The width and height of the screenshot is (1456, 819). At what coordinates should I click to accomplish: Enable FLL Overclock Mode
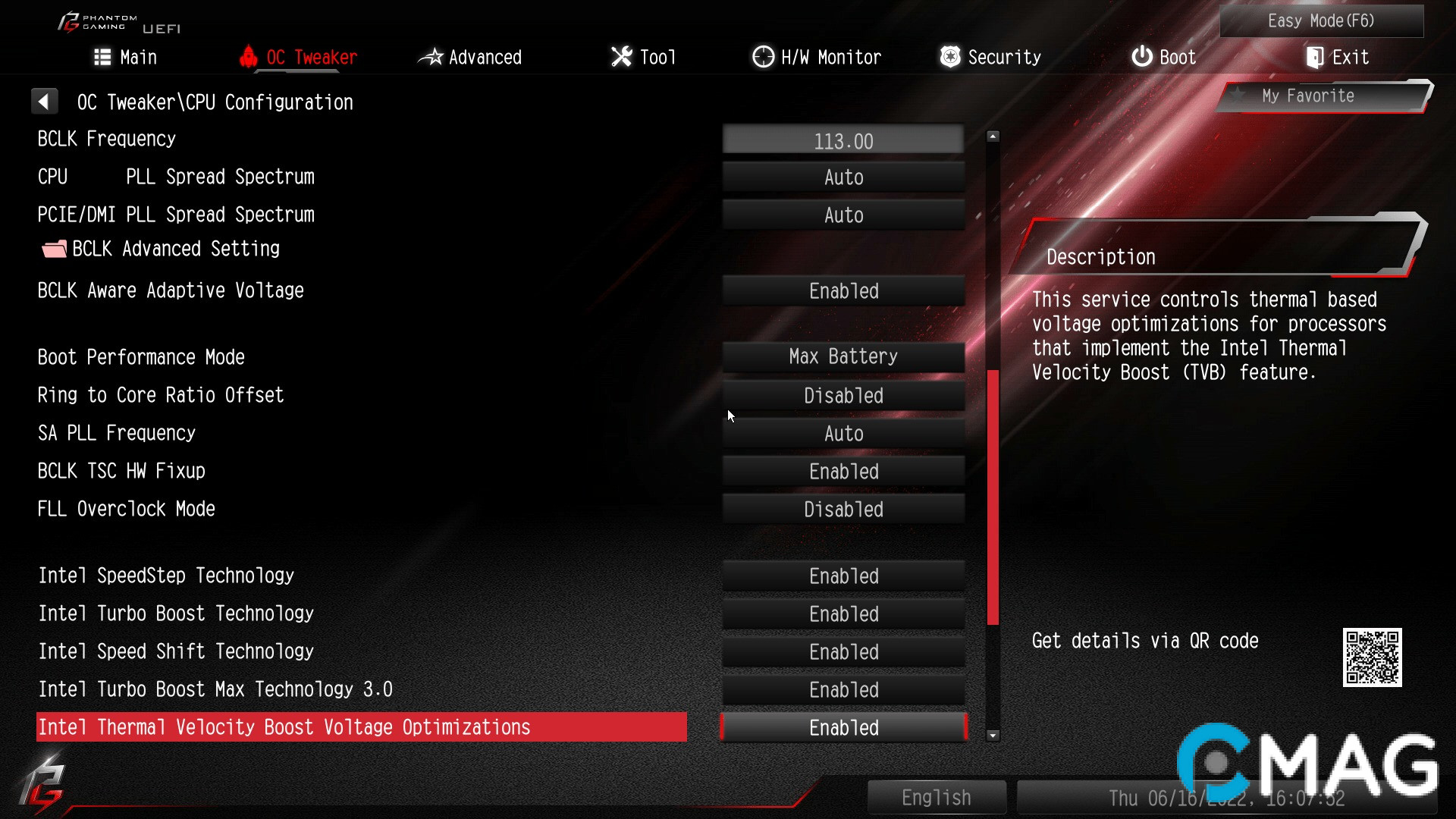click(843, 509)
